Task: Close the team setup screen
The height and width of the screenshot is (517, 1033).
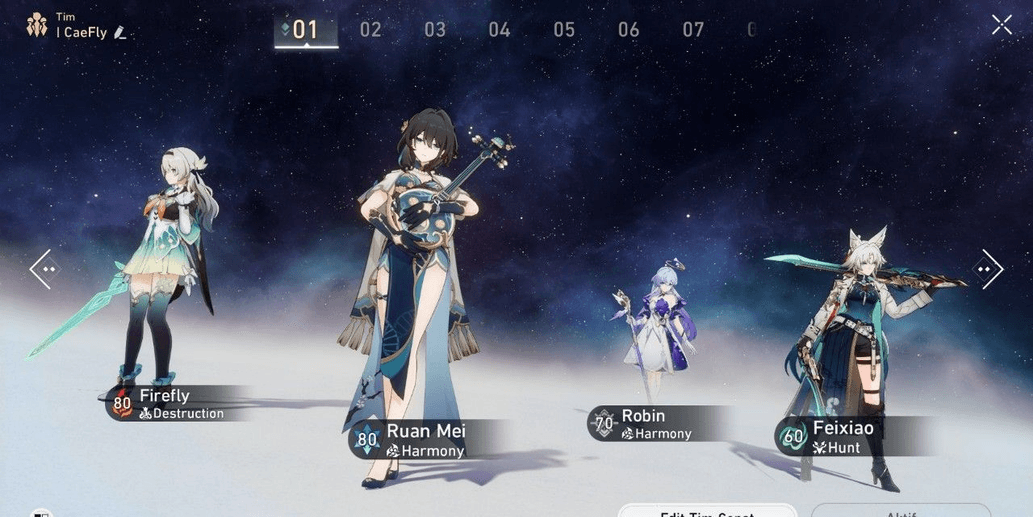Action: 1001,25
